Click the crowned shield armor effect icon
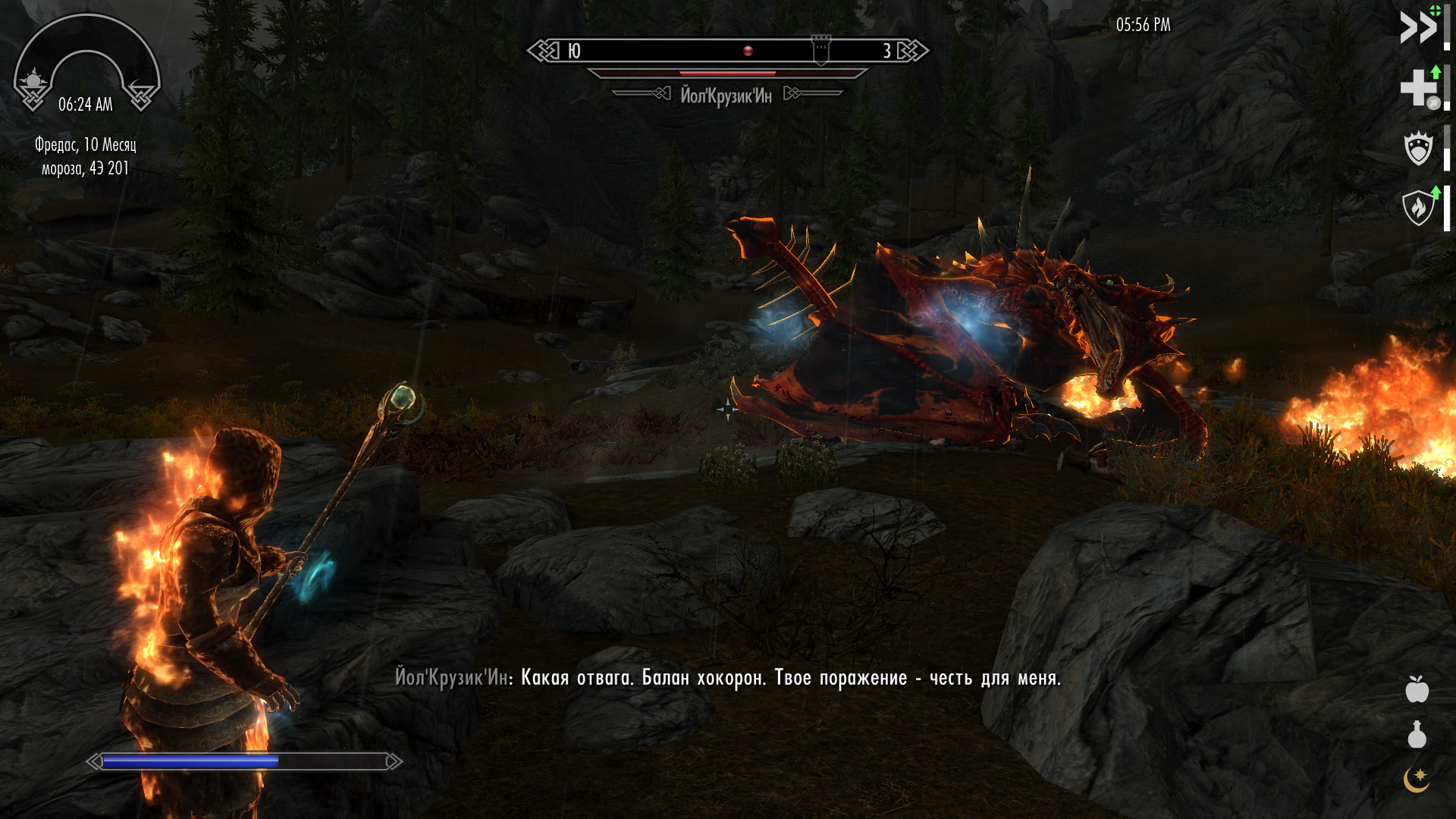The height and width of the screenshot is (819, 1456). [x=1418, y=148]
